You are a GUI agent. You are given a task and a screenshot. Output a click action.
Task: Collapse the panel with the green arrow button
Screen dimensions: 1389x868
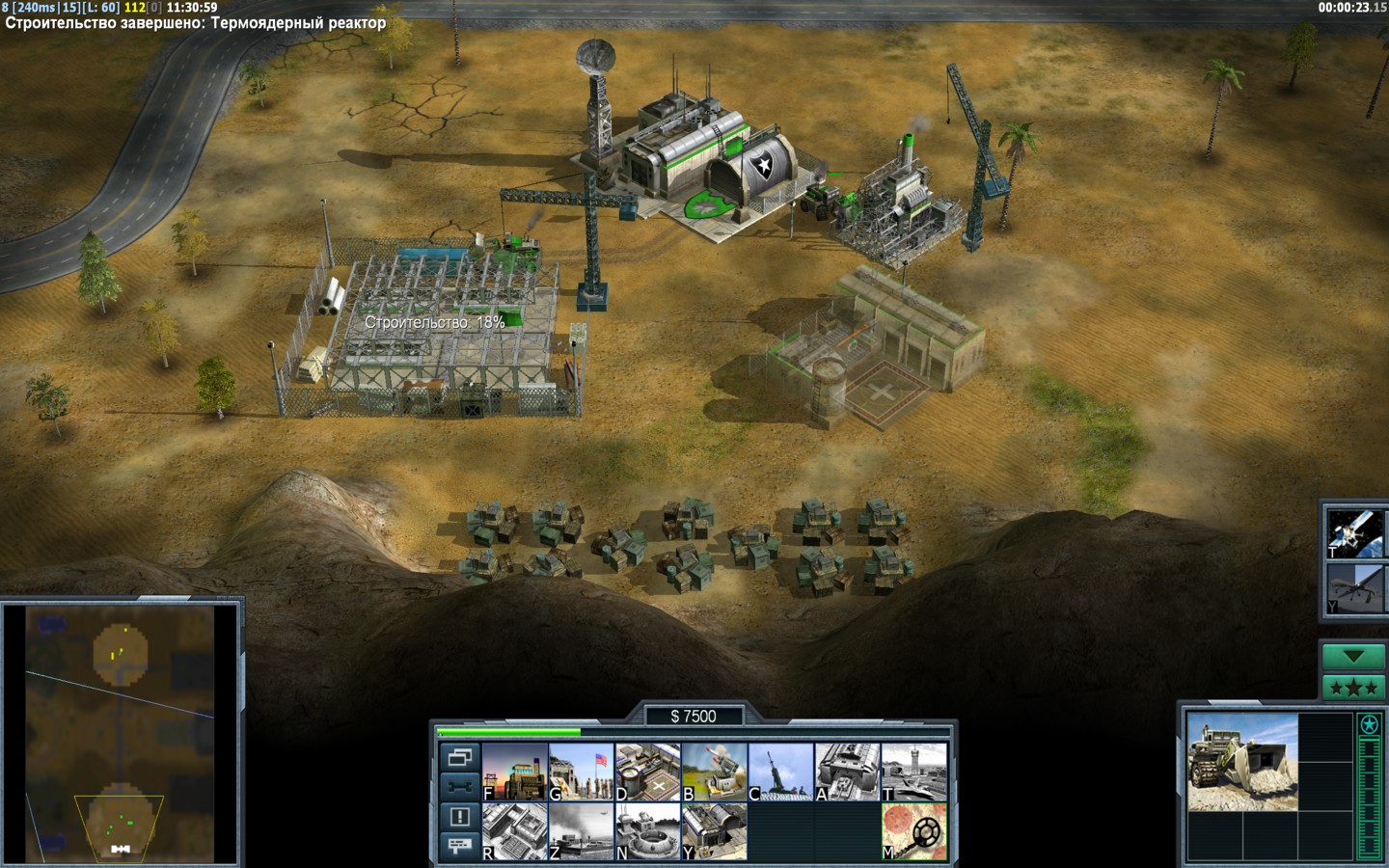(x=1353, y=657)
